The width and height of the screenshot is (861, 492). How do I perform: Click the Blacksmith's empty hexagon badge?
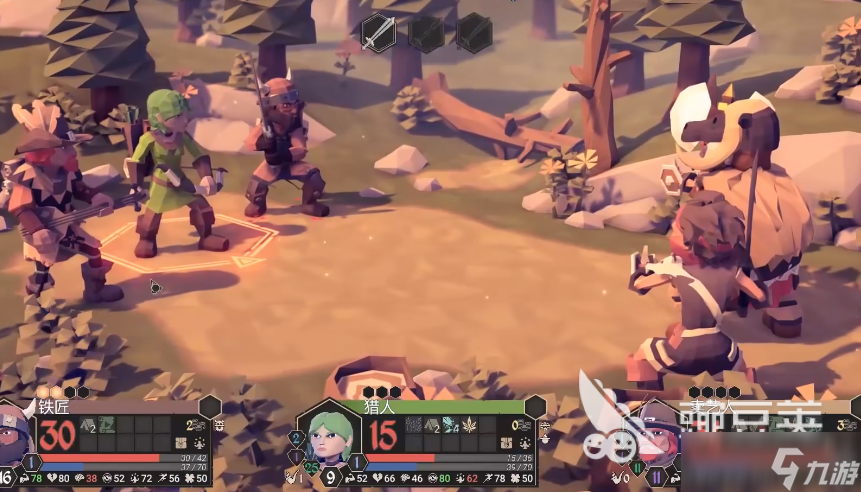tap(210, 406)
